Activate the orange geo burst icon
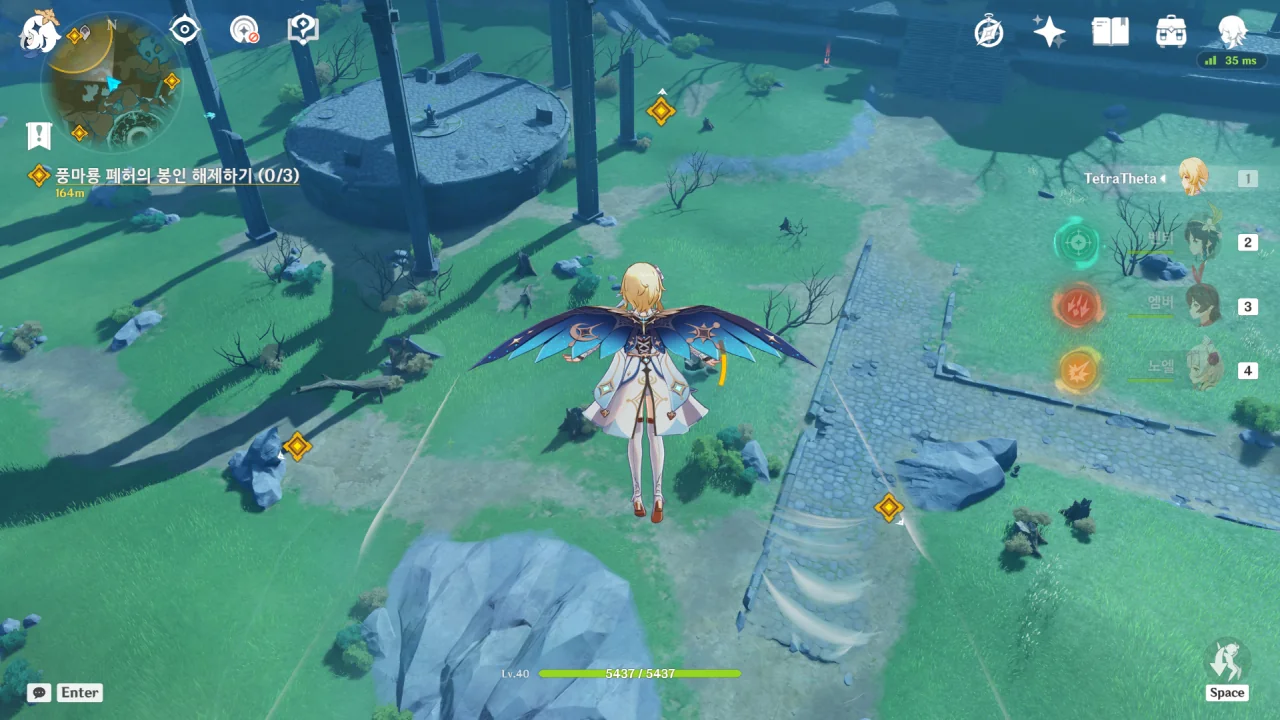This screenshot has height=720, width=1280. pos(1077,371)
